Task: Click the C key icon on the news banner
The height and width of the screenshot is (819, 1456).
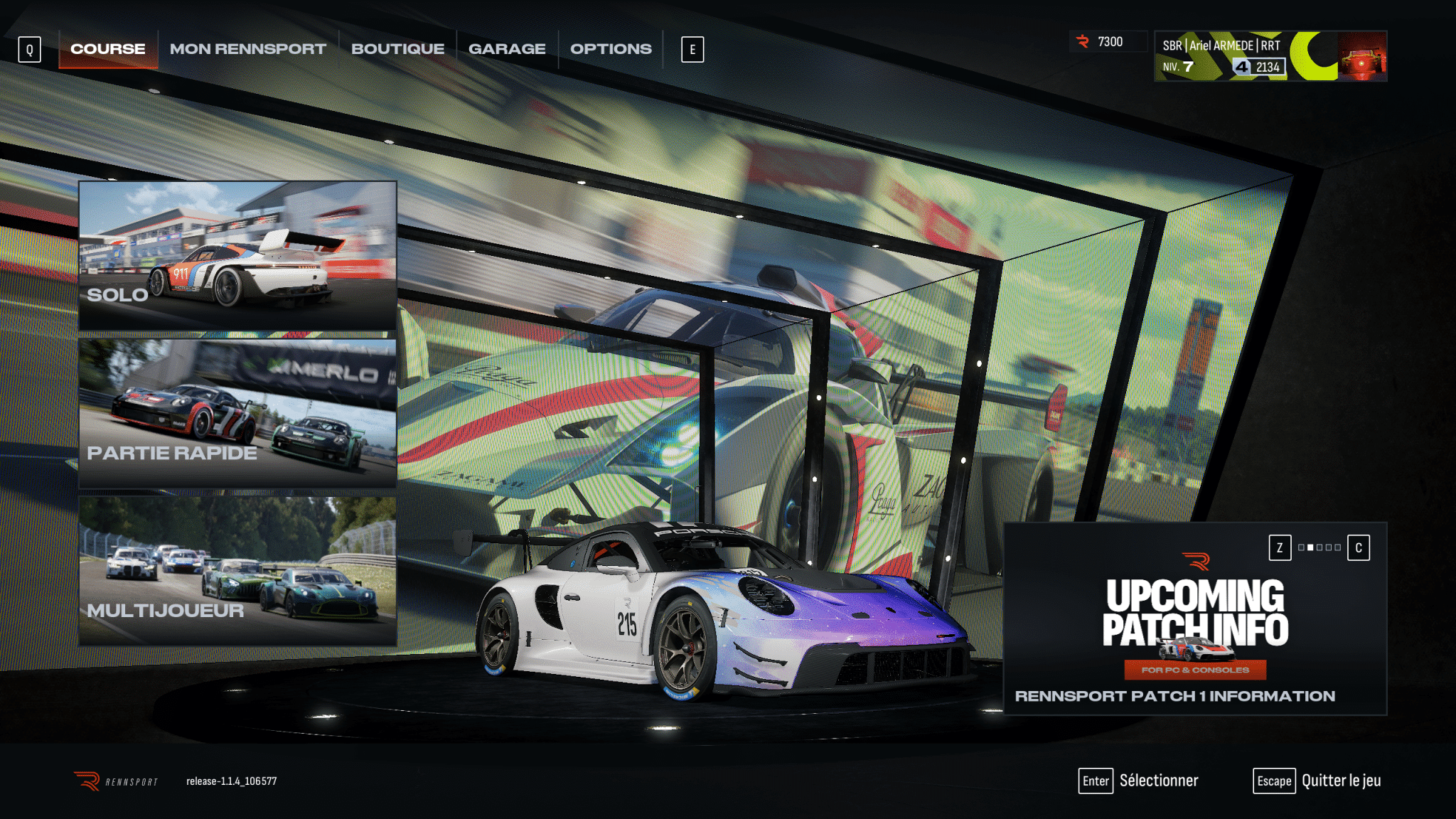Action: pos(1359,548)
